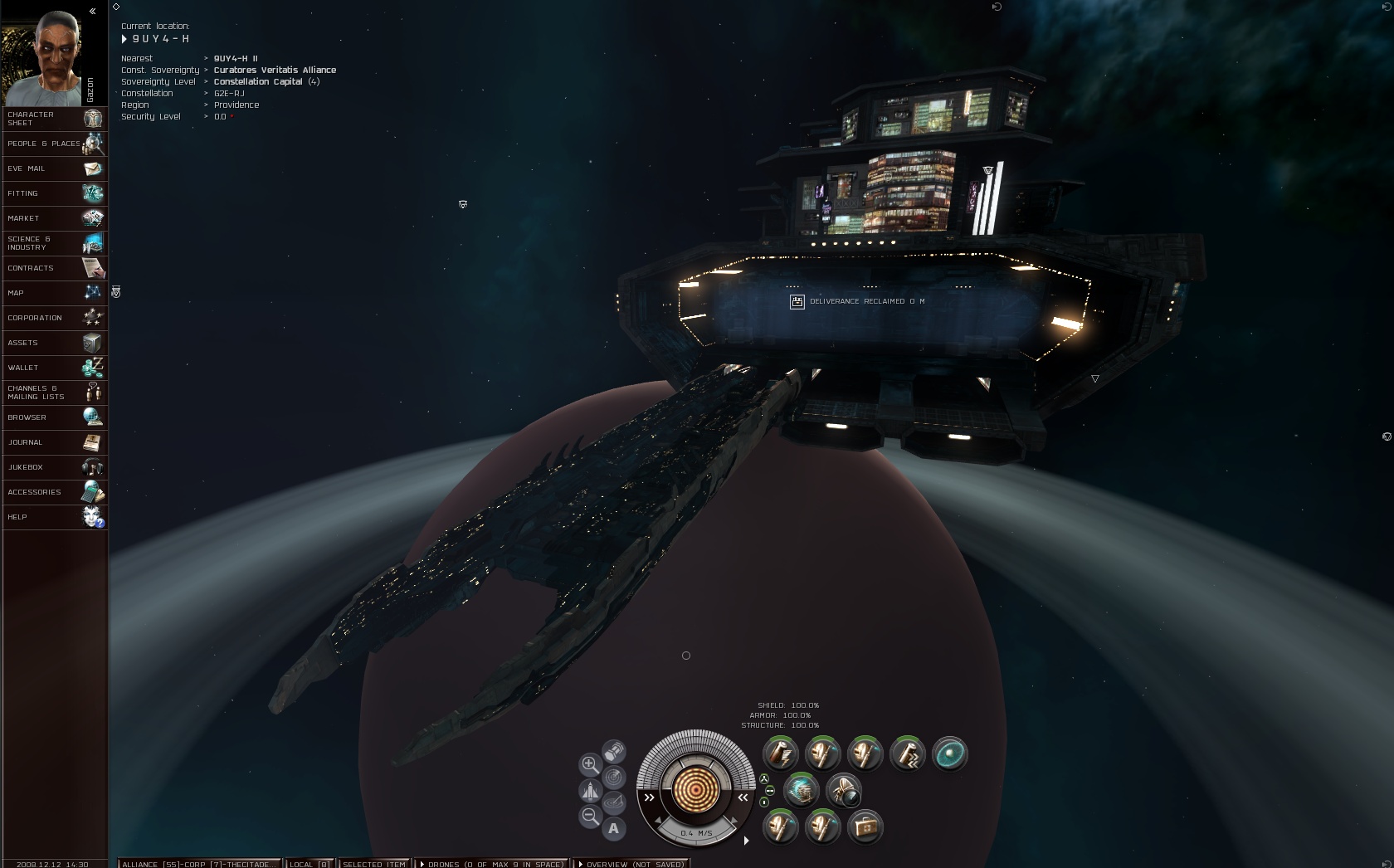Viewport: 1394px width, 868px height.
Task: Activate the medical kit module
Action: point(865,827)
